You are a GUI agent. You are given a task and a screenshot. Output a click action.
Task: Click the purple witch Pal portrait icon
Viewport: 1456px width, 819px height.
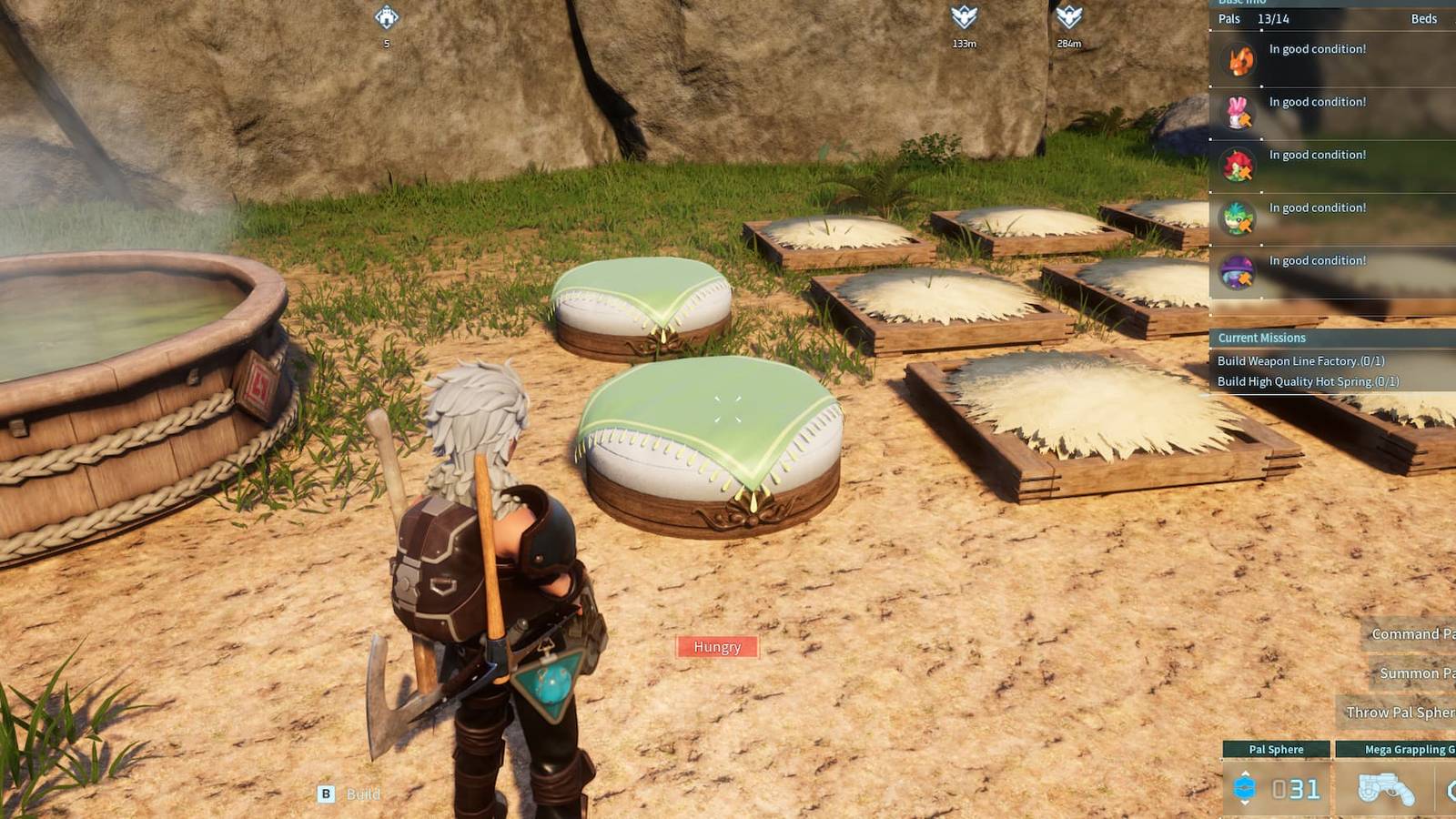(1238, 271)
